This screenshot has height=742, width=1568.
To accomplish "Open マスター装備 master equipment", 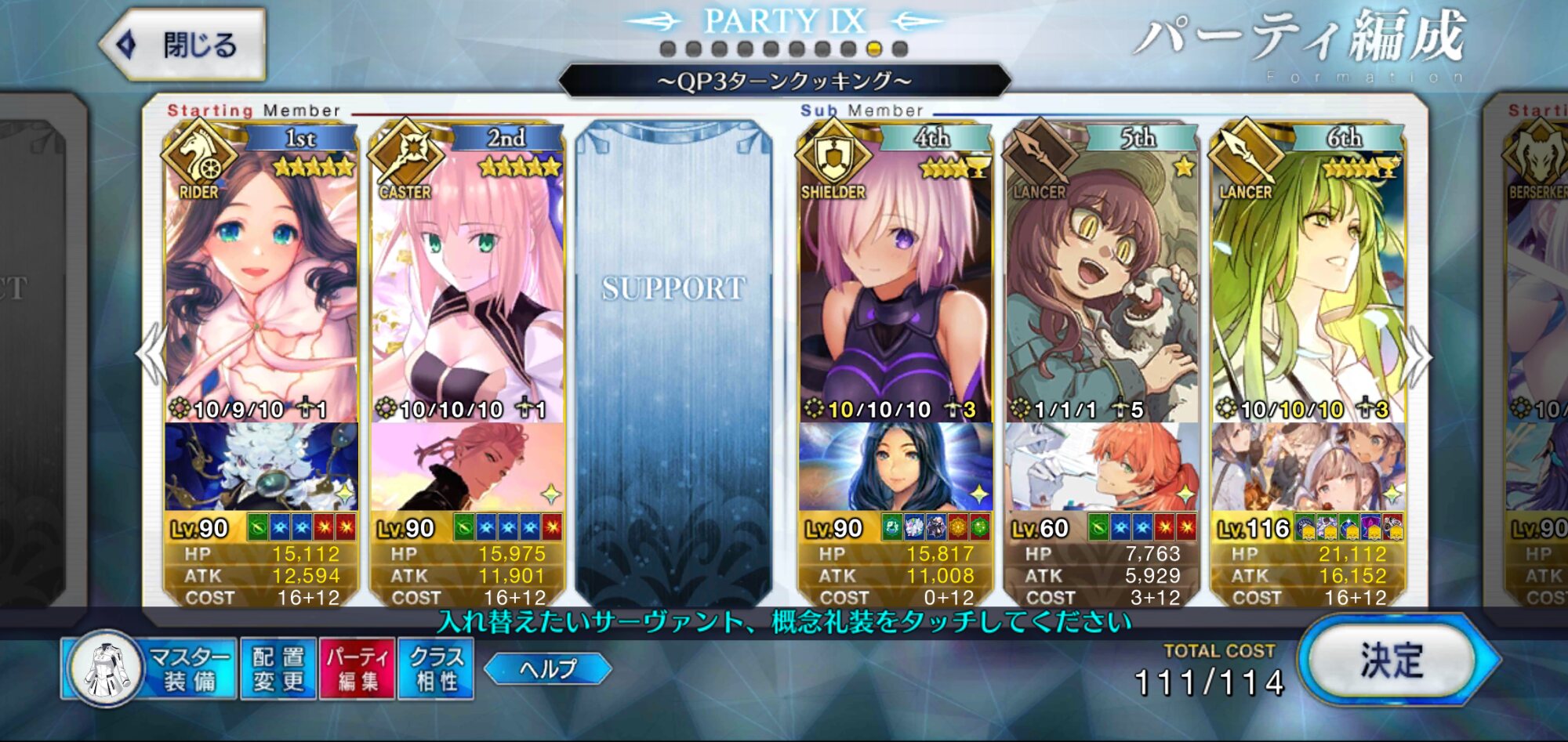I will pos(149,668).
